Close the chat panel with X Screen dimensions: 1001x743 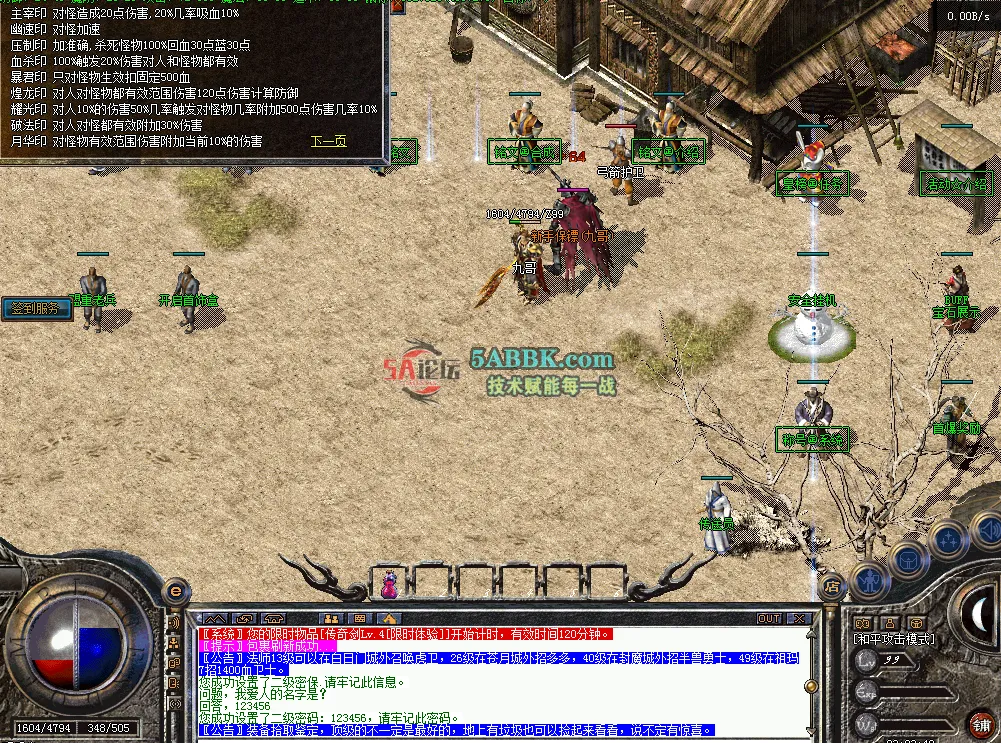[797, 619]
